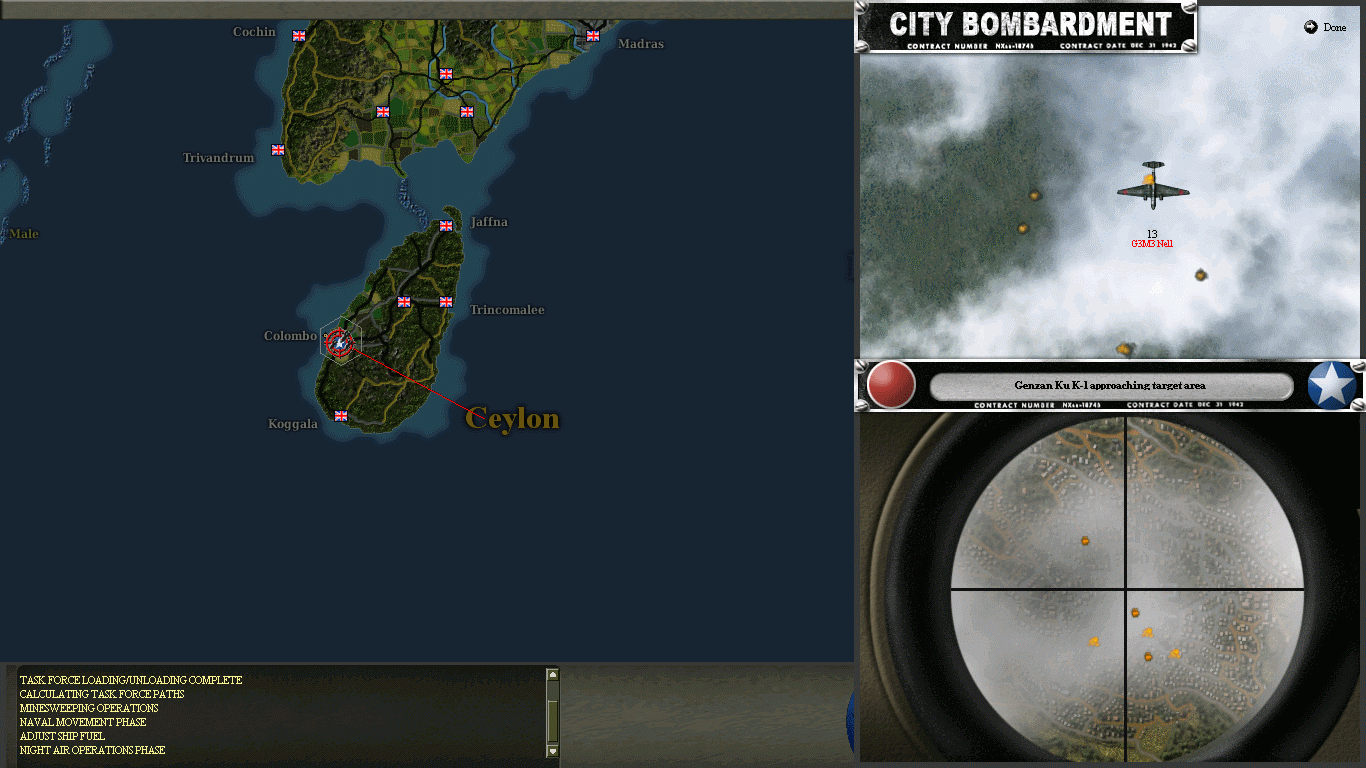Select the flag marker at Trivandrum
1366x768 pixels.
coord(277,149)
